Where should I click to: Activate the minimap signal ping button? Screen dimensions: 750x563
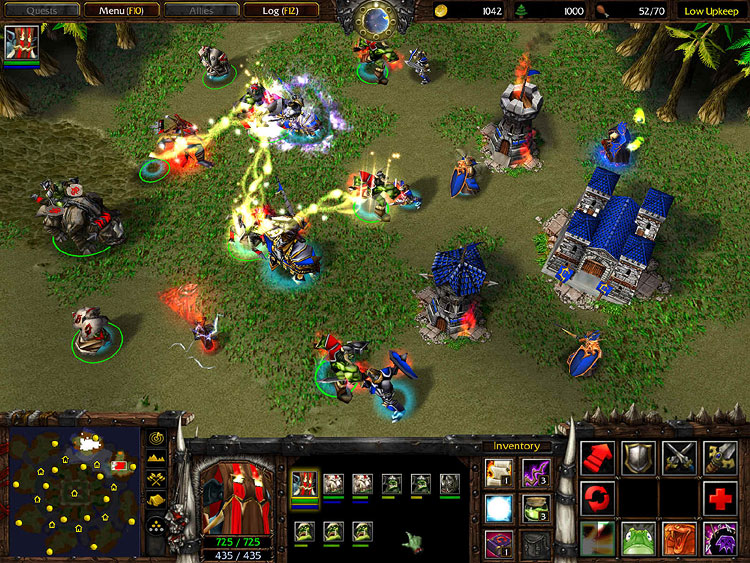pyautogui.click(x=157, y=438)
